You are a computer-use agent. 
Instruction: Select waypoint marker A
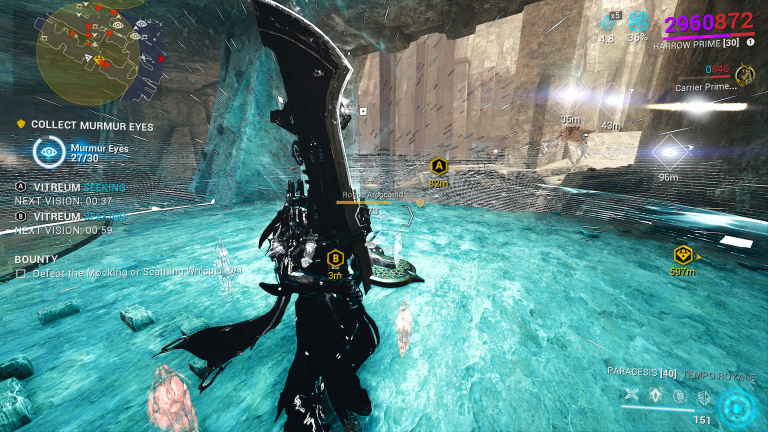point(438,166)
